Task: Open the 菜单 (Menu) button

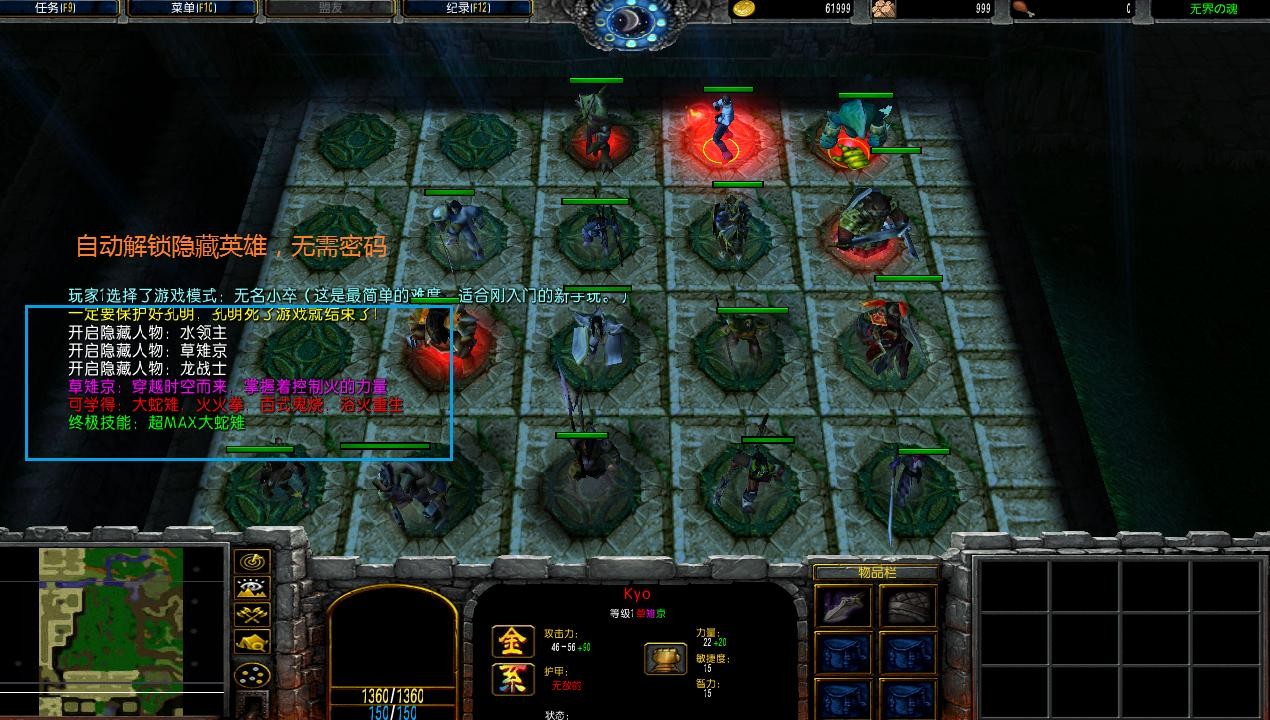Action: 190,8
